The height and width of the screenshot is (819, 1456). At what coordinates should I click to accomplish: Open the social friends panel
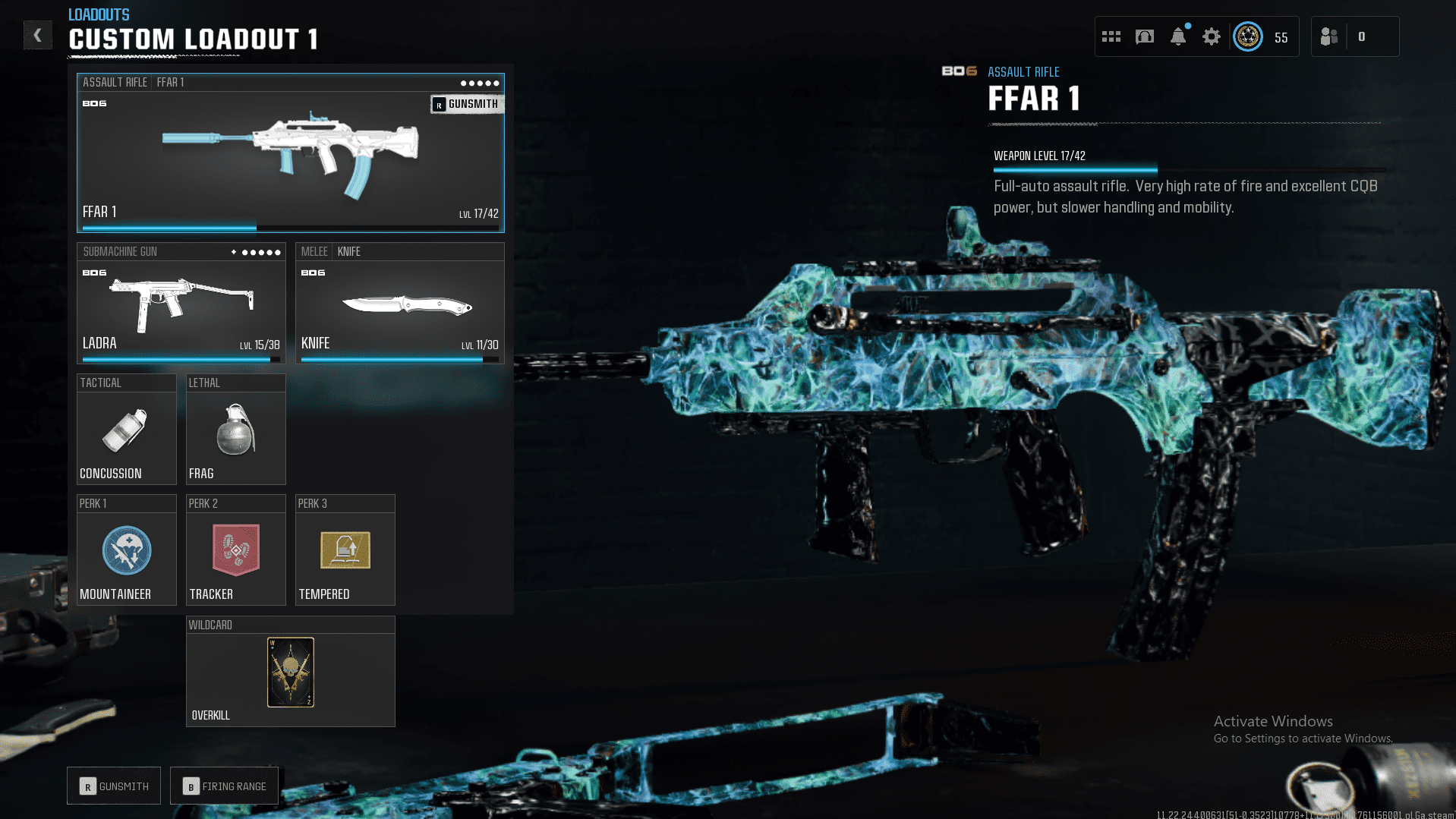pyautogui.click(x=1328, y=36)
